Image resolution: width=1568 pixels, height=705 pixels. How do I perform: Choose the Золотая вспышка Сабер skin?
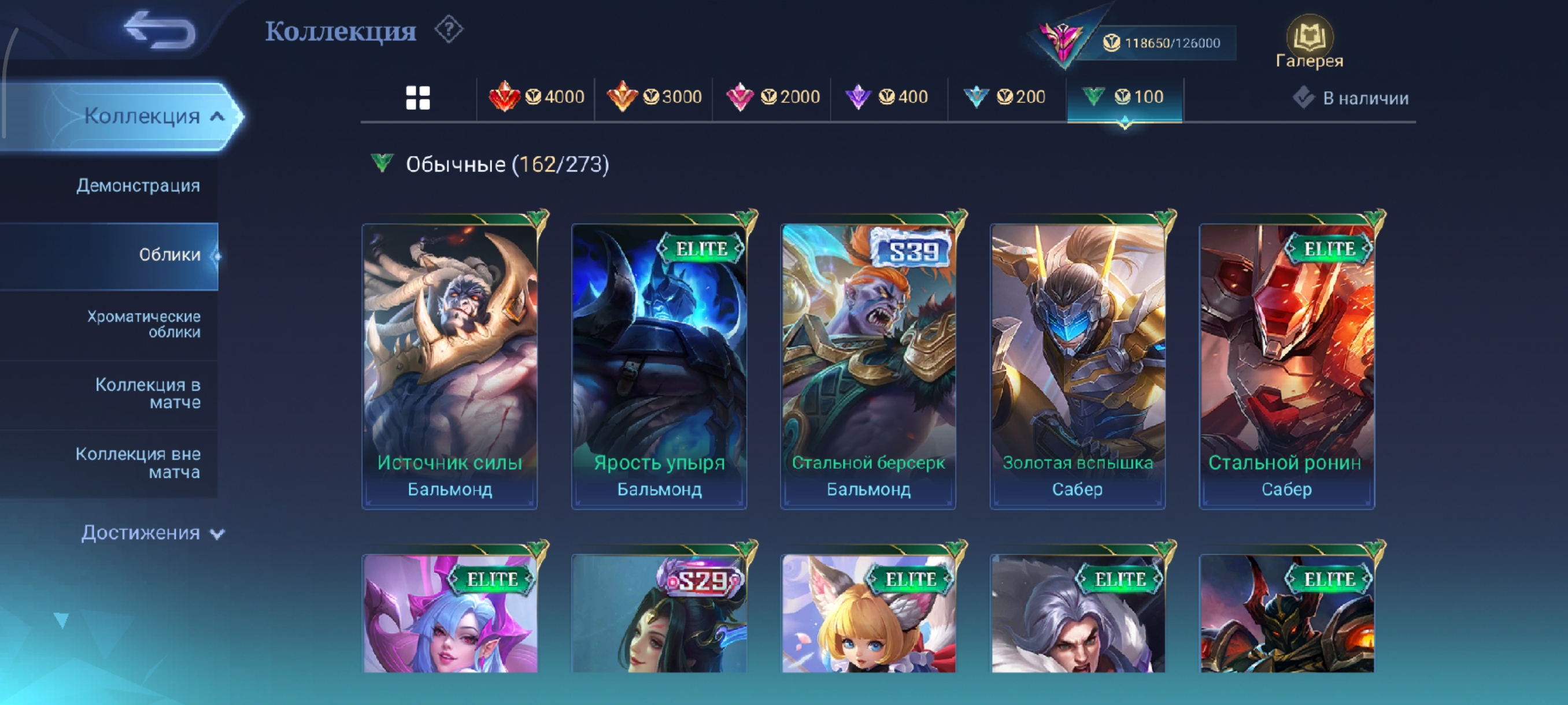click(x=1077, y=365)
